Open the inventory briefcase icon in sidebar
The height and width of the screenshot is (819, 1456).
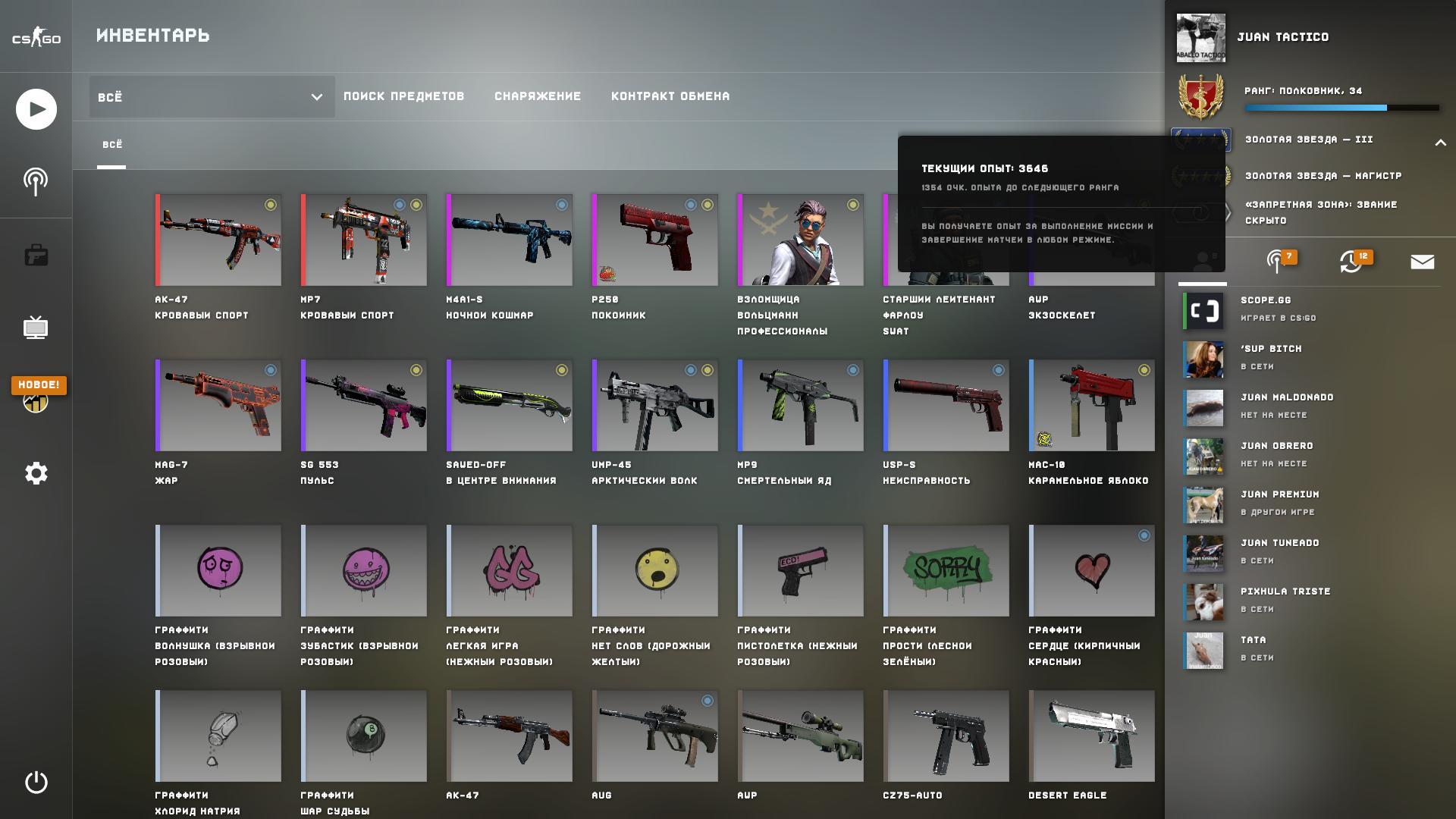pos(36,256)
